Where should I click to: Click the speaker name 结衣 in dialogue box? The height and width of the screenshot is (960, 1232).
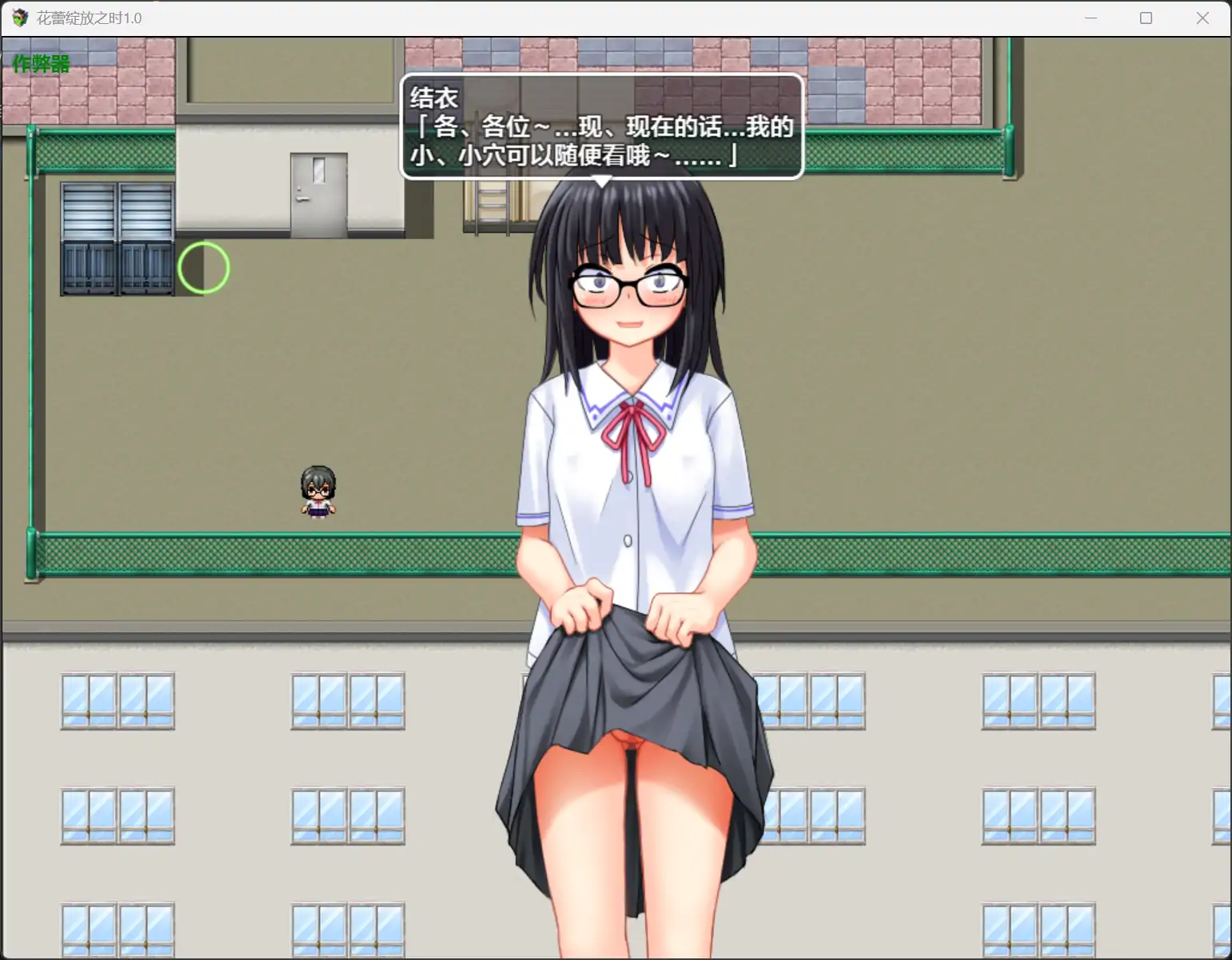(x=433, y=96)
